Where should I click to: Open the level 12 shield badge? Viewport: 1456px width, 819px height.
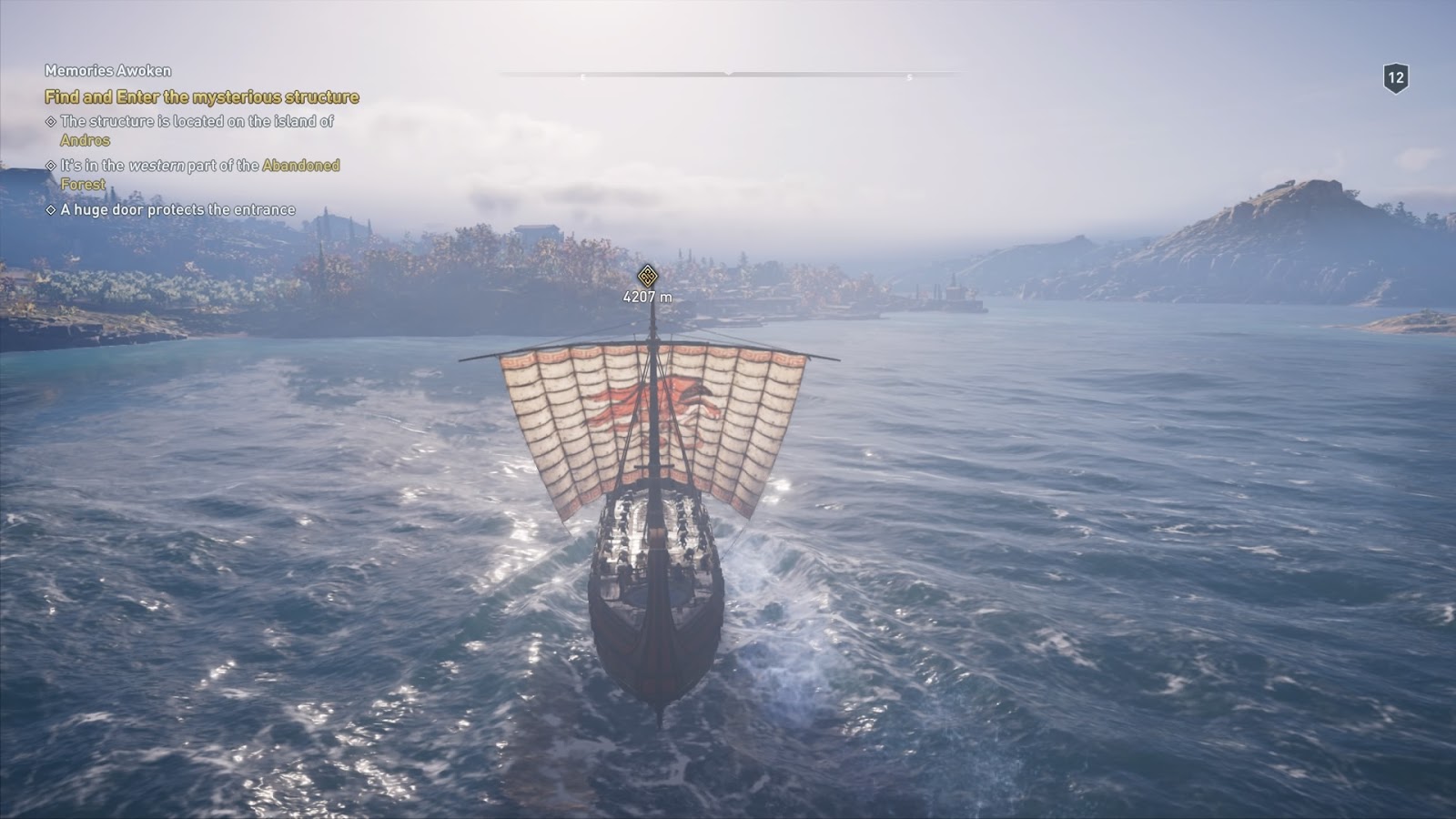(1395, 78)
